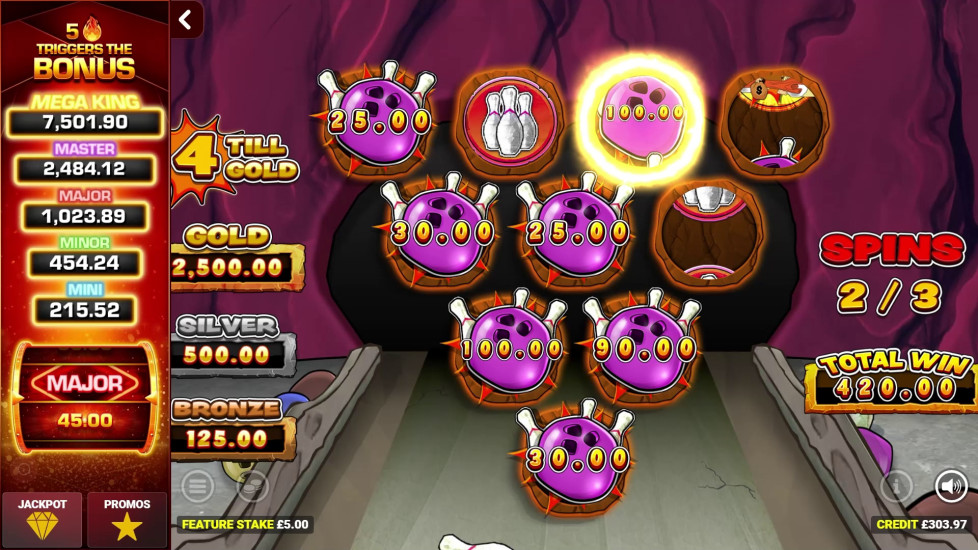The height and width of the screenshot is (550, 978).
Task: Collapse the jackpot side panel arrow
Action: (x=185, y=19)
